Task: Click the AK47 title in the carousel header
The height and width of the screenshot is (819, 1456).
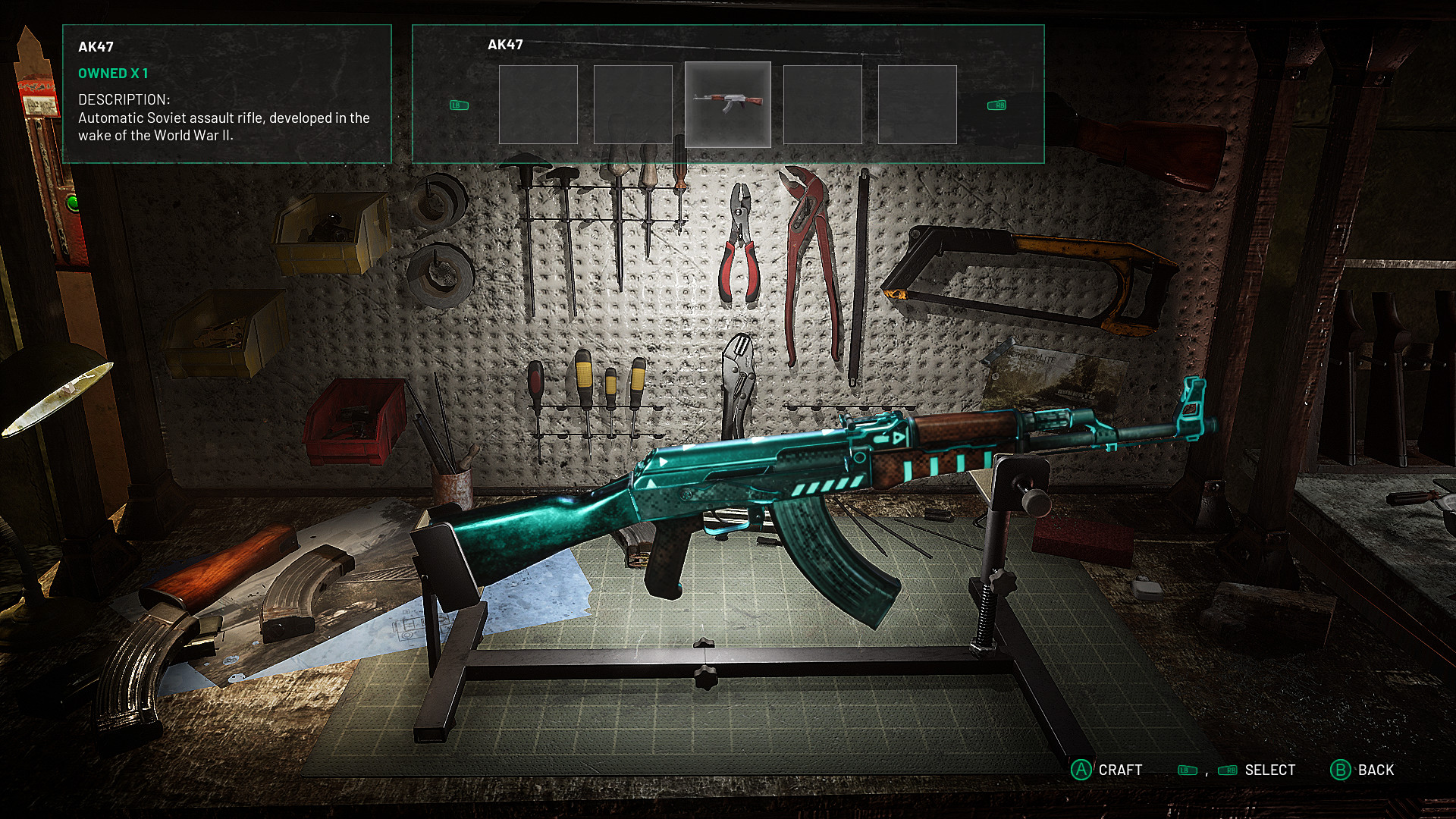Action: [x=507, y=45]
